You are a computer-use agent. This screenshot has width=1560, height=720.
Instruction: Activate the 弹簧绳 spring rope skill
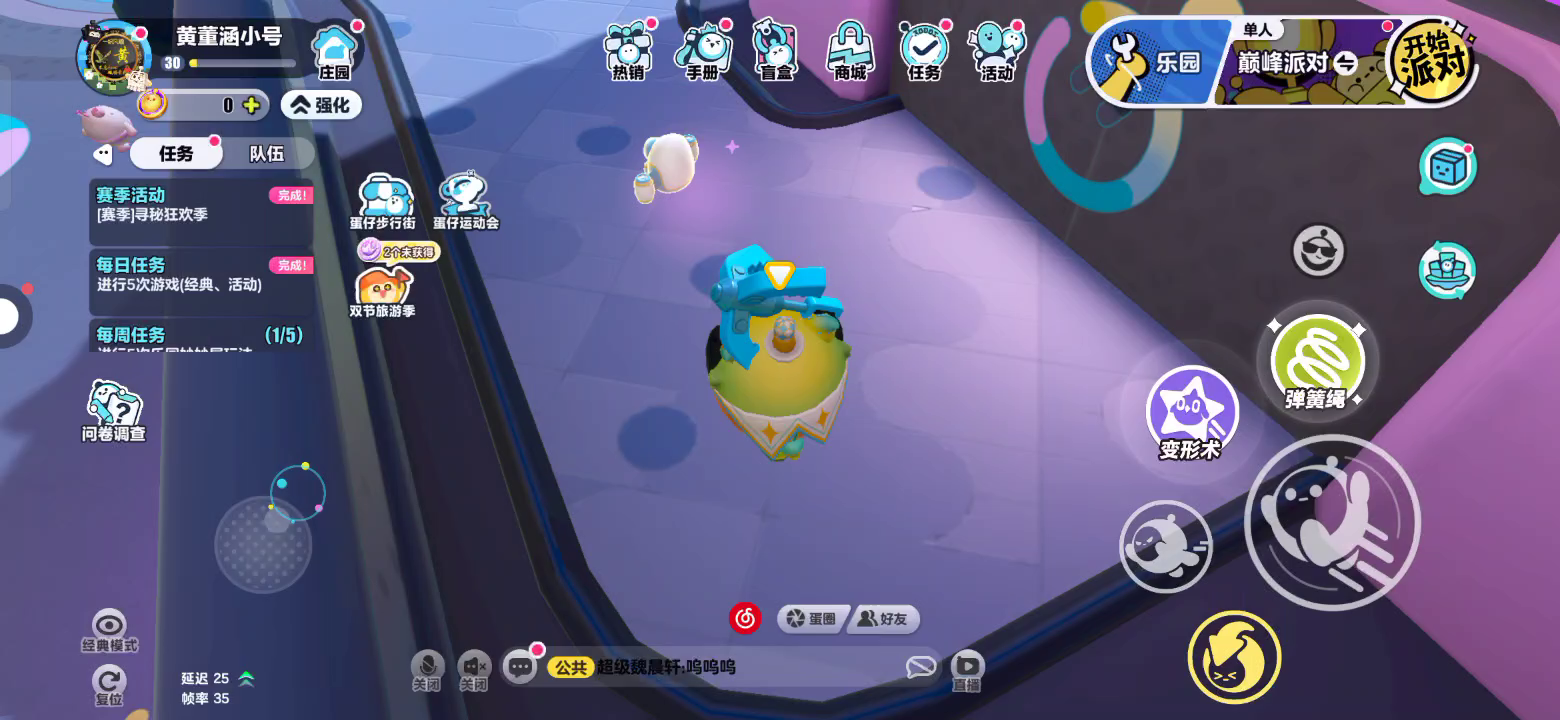[1316, 360]
